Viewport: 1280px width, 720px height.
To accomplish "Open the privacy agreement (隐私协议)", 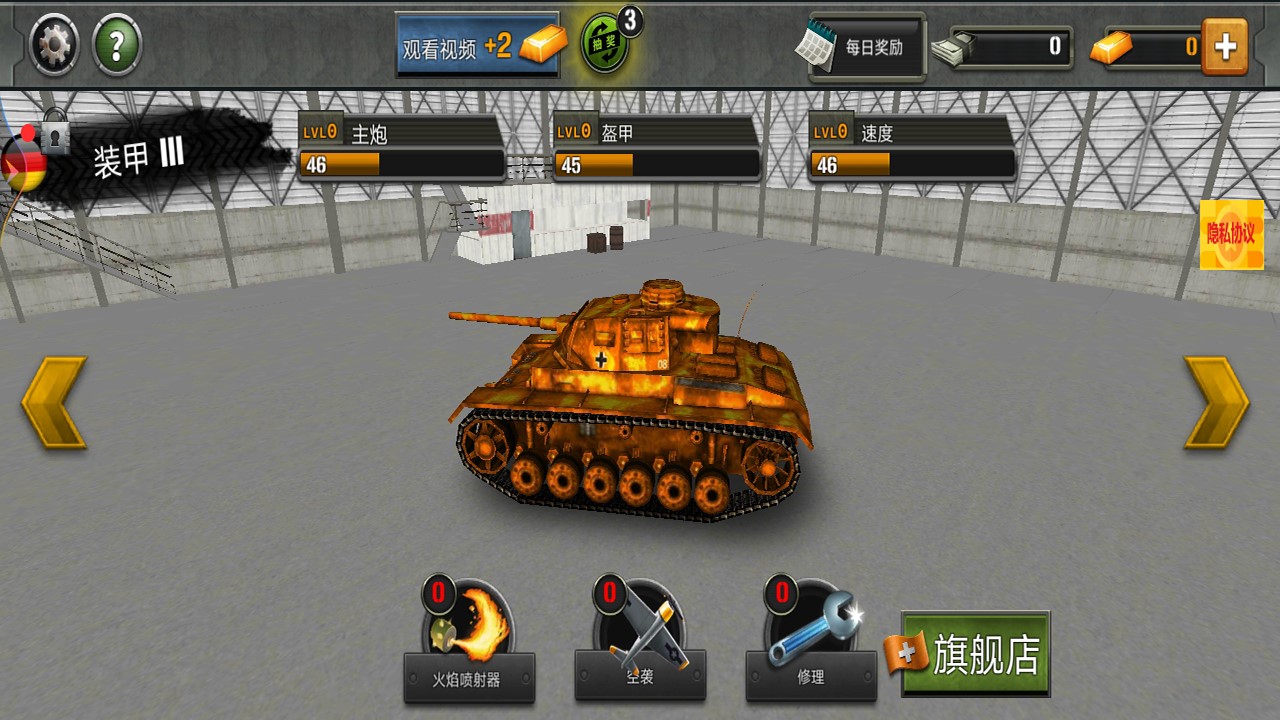I will coord(1231,234).
